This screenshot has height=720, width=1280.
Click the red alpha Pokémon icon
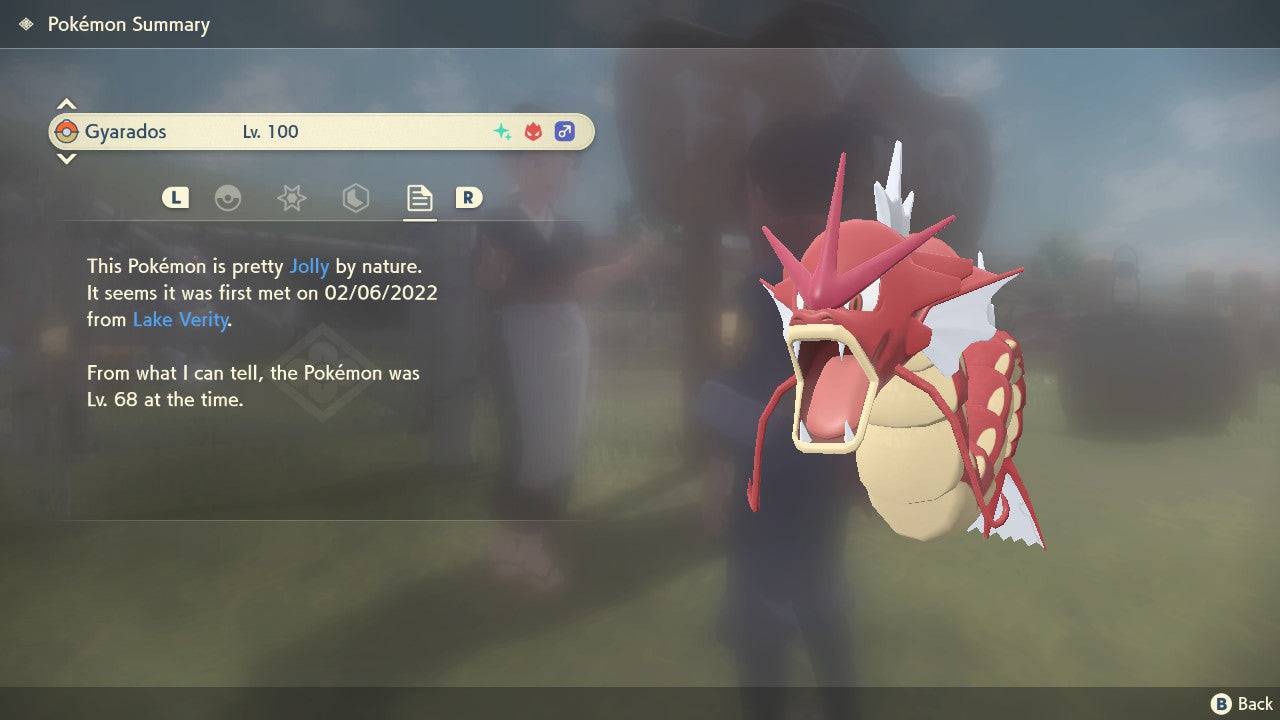tap(531, 131)
